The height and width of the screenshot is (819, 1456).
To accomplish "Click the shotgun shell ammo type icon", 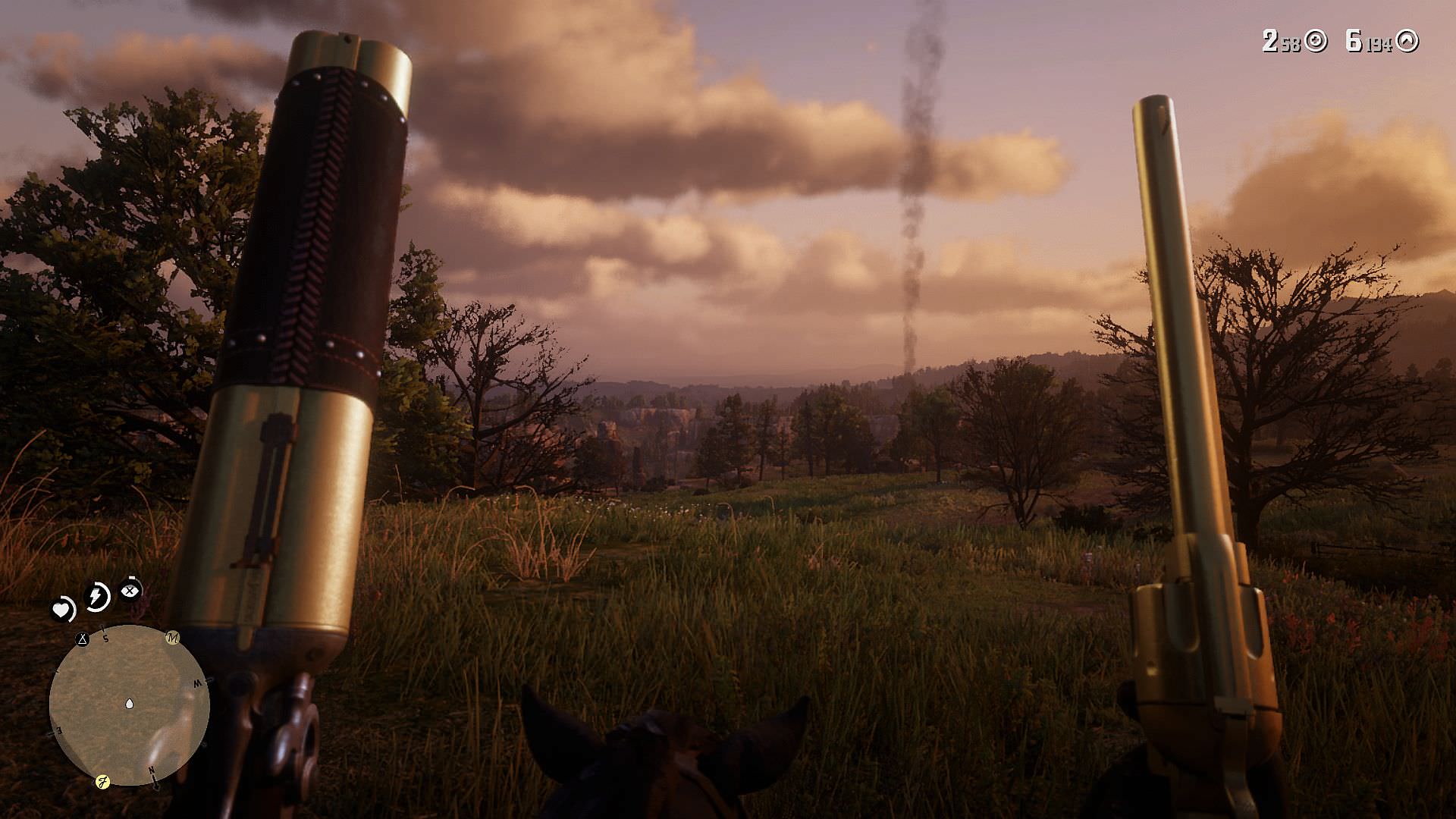I will pyautogui.click(x=1316, y=41).
